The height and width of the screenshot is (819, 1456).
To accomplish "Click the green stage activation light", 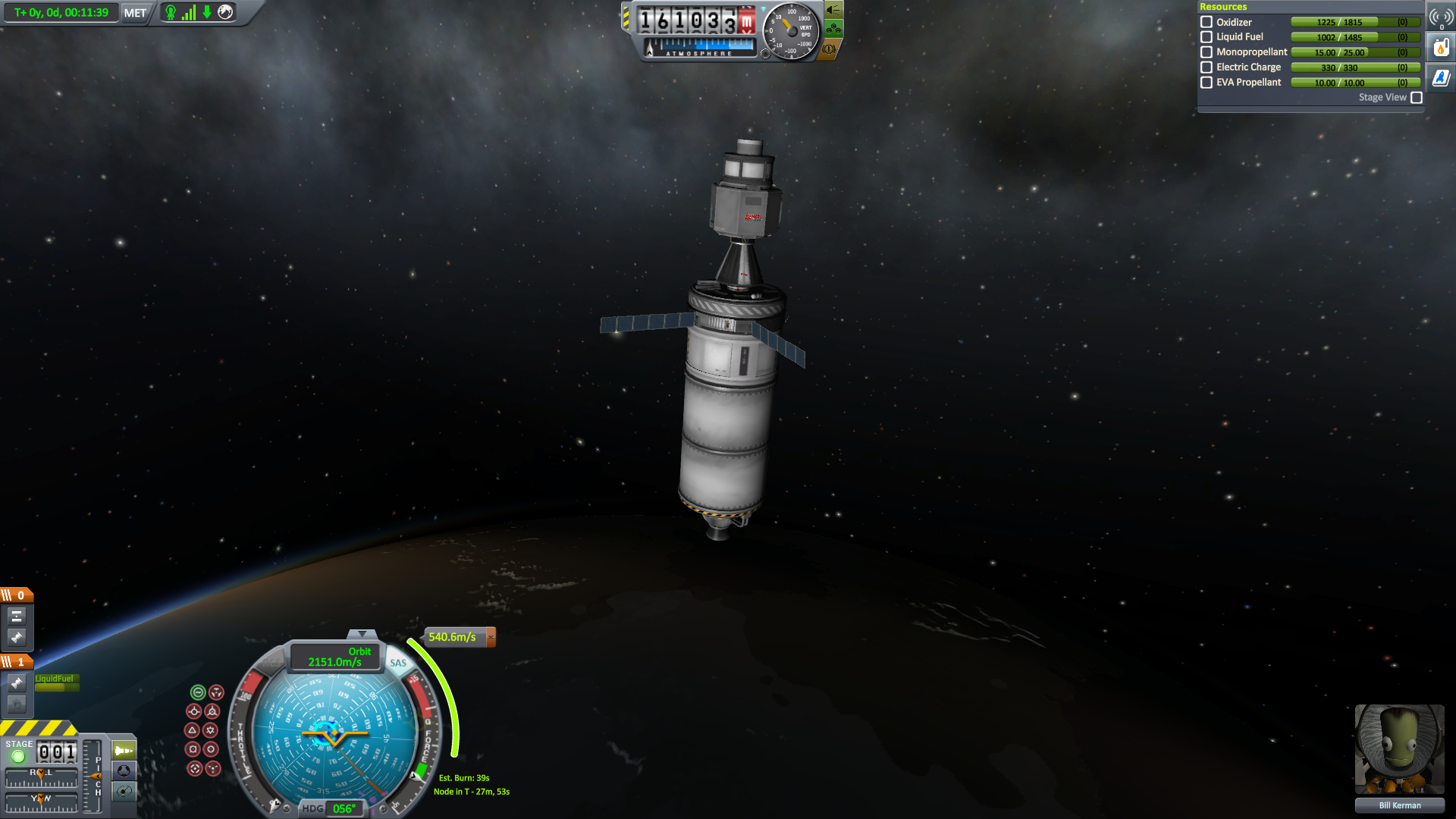I will pos(19,756).
